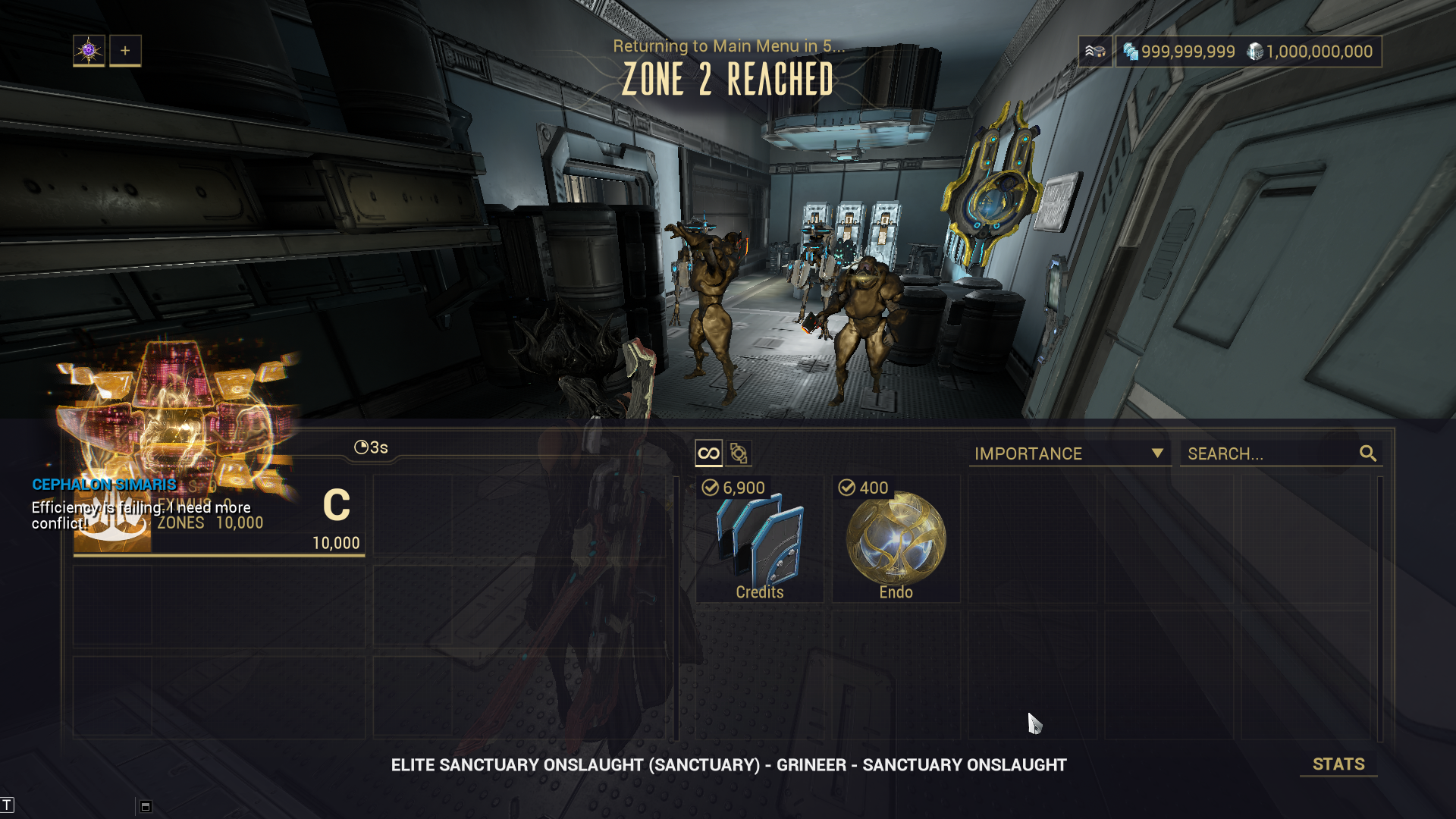
Task: Click the magnifying glass search icon
Action: (1368, 453)
